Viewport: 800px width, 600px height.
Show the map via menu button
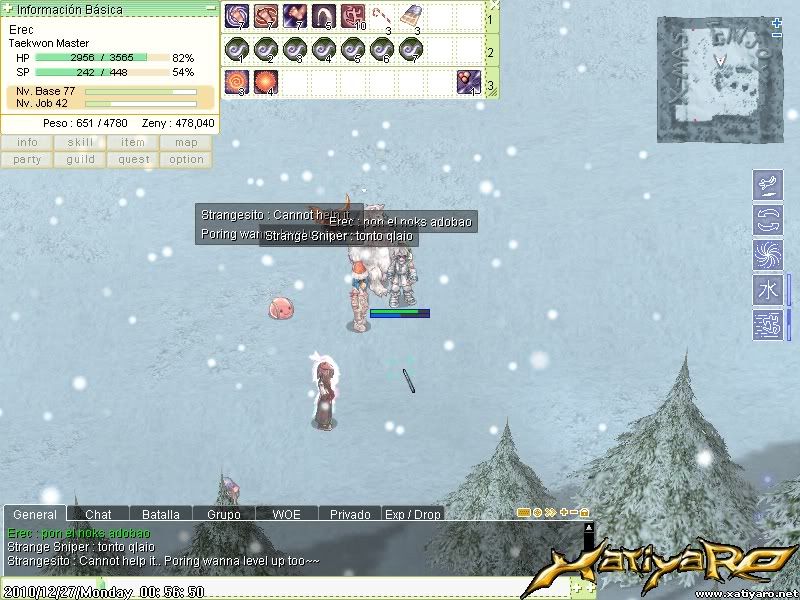186,143
